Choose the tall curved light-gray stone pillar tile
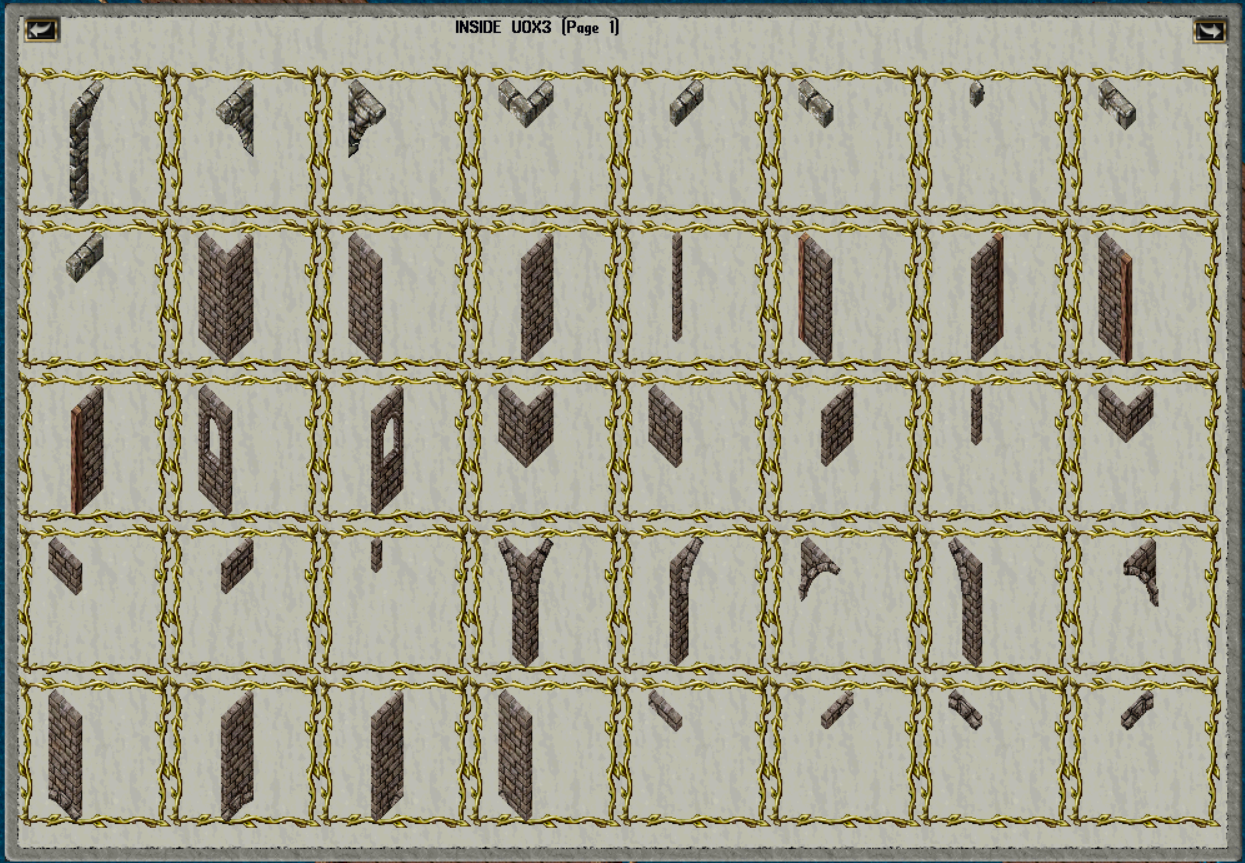 [84, 143]
